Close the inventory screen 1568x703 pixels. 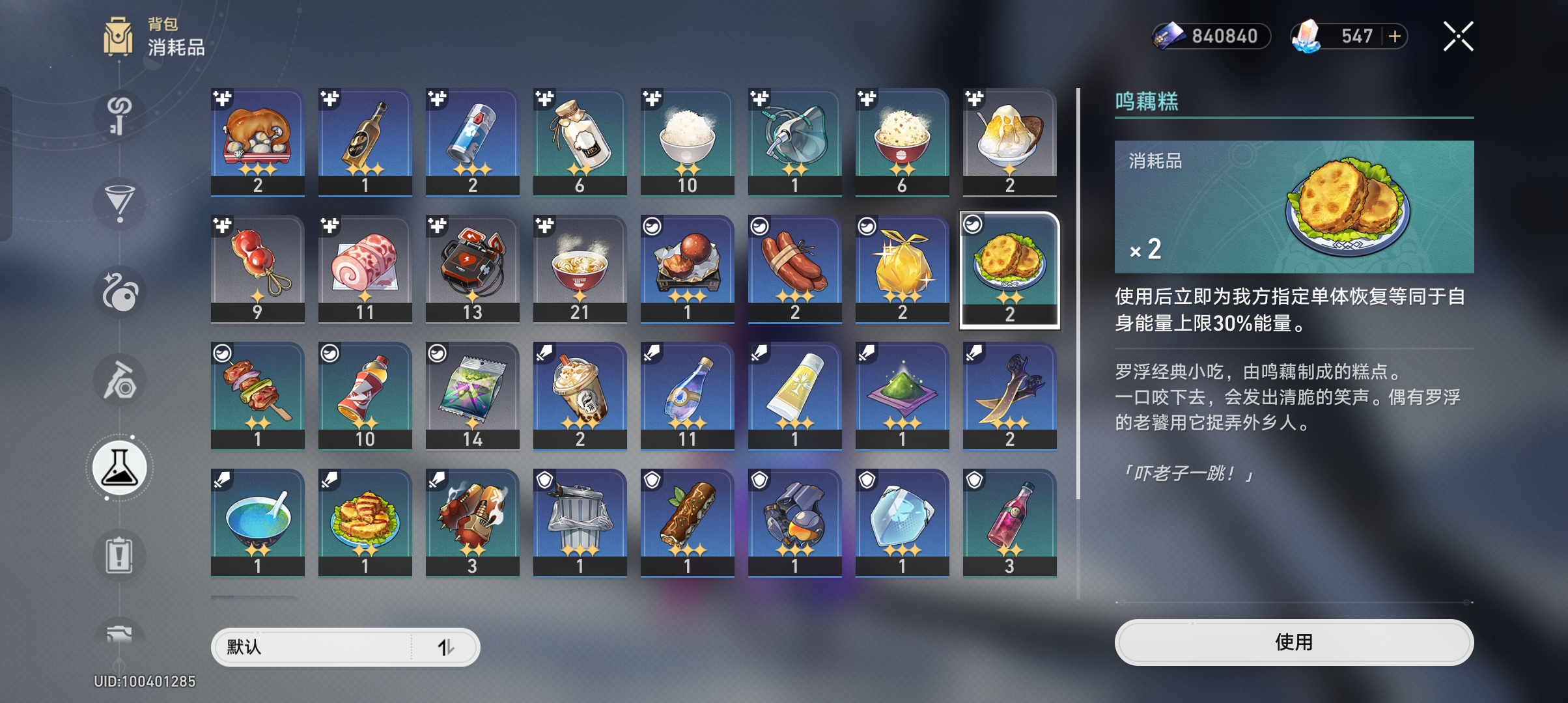coord(1458,36)
